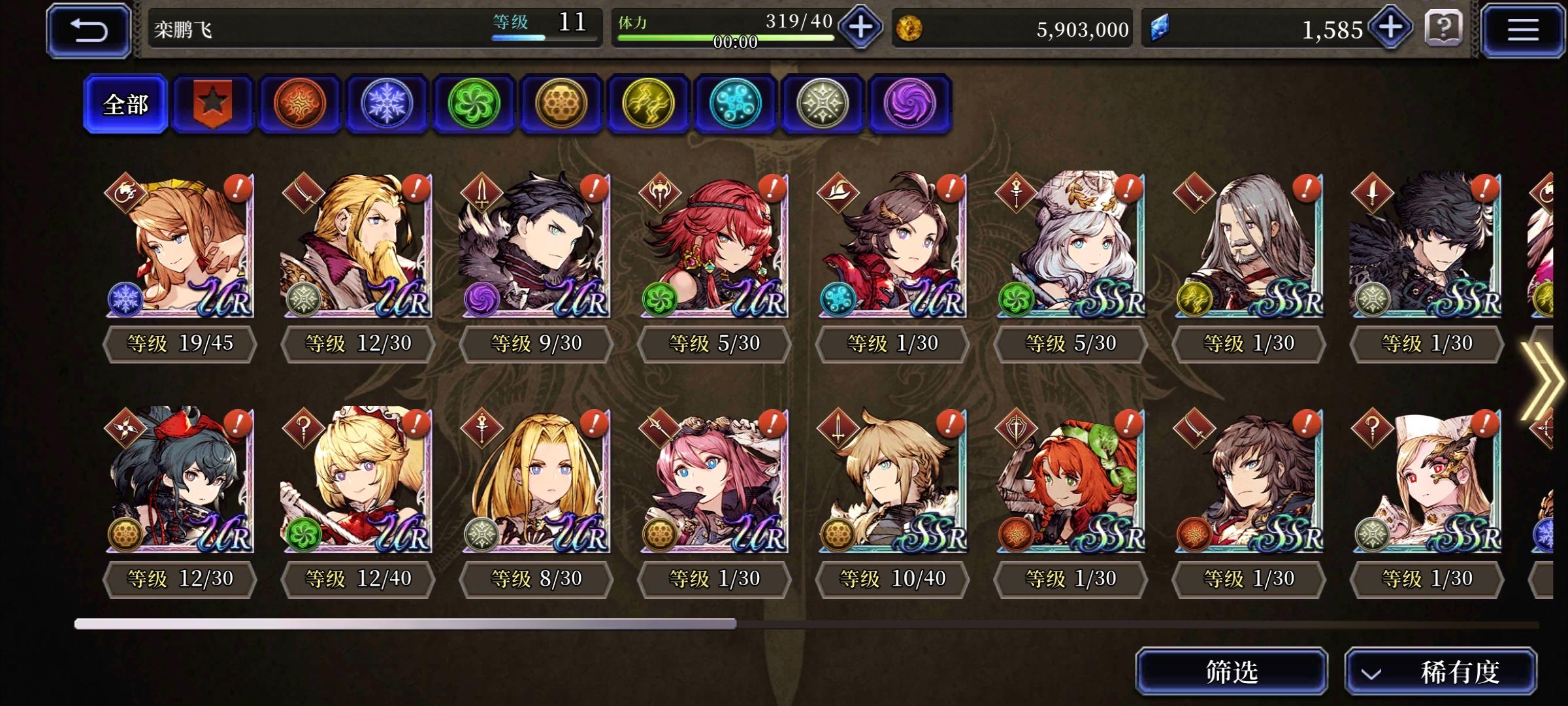Image resolution: width=1568 pixels, height=706 pixels.
Task: Tap the back arrow button
Action: point(88,29)
